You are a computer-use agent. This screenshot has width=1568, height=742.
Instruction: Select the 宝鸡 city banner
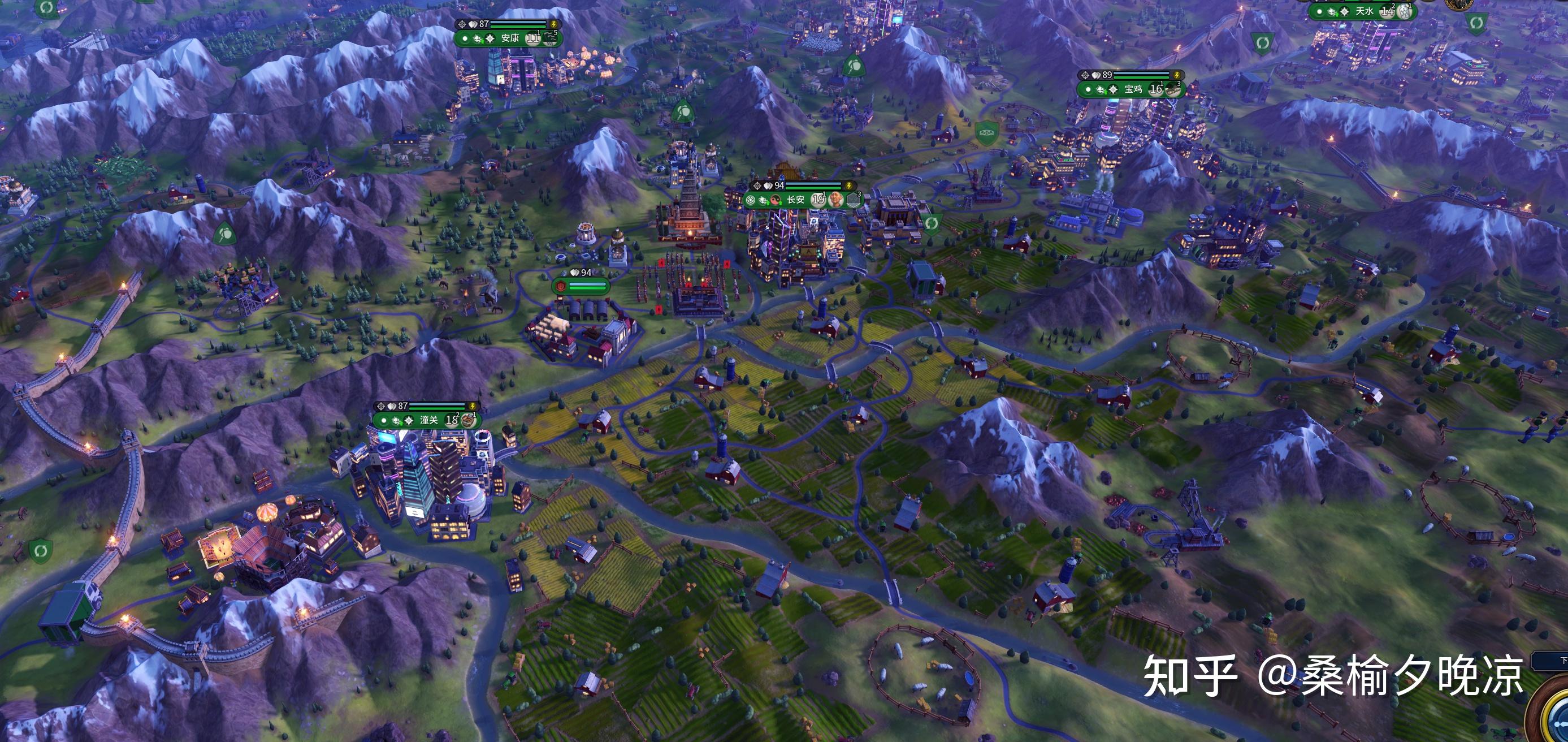(x=1132, y=89)
